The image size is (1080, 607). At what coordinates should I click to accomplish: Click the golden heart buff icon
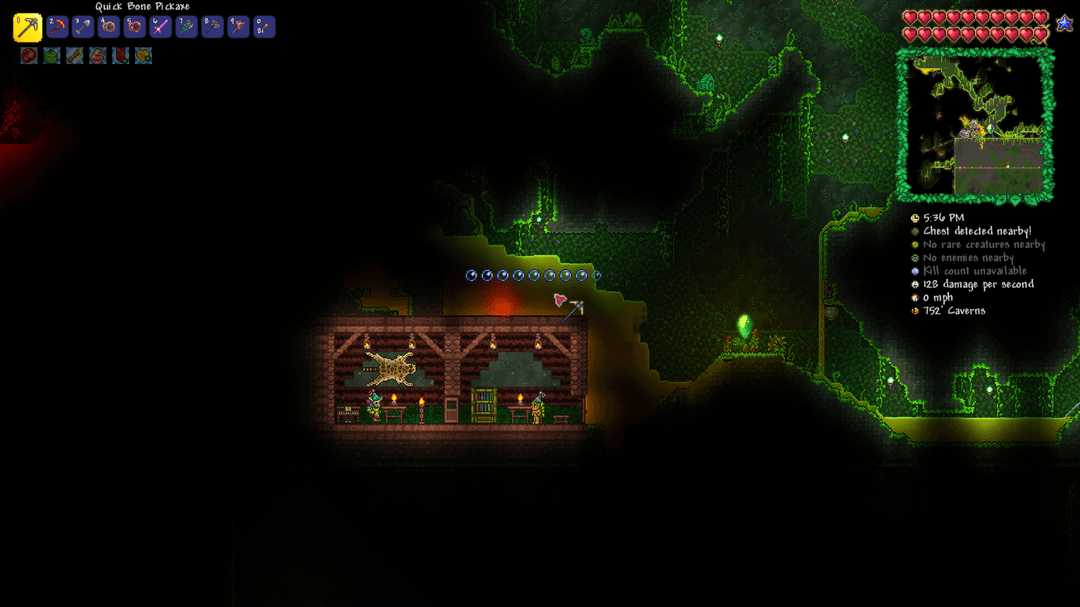point(144,56)
